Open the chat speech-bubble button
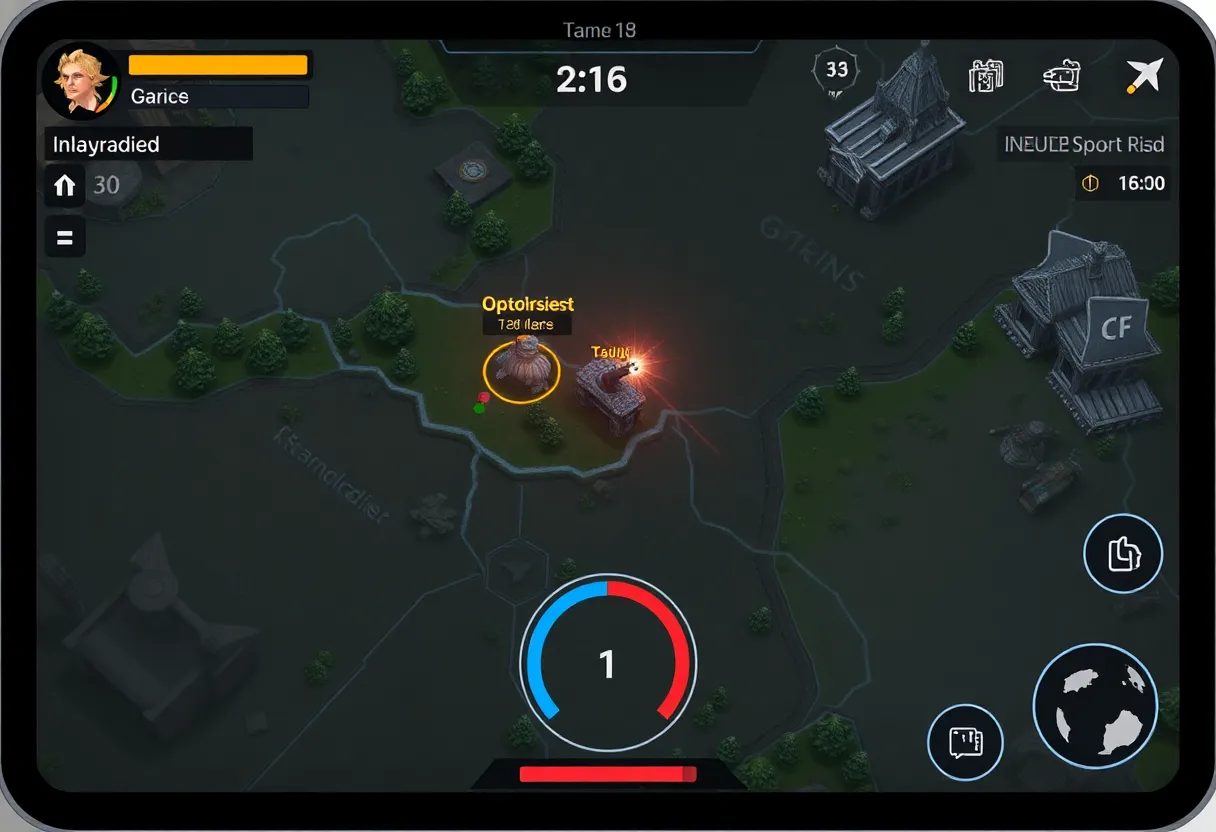The height and width of the screenshot is (832, 1216). (965, 742)
